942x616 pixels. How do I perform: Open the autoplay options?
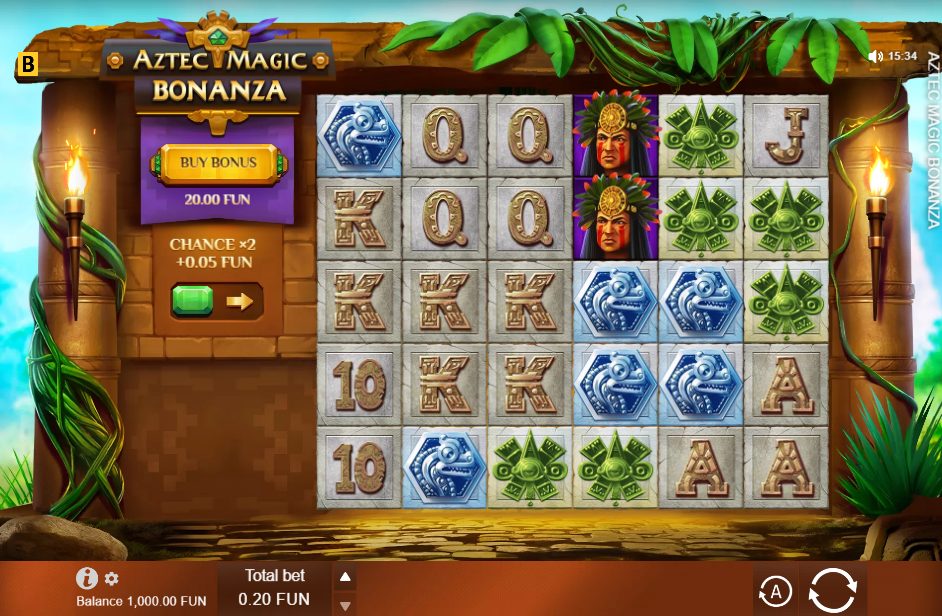775,591
